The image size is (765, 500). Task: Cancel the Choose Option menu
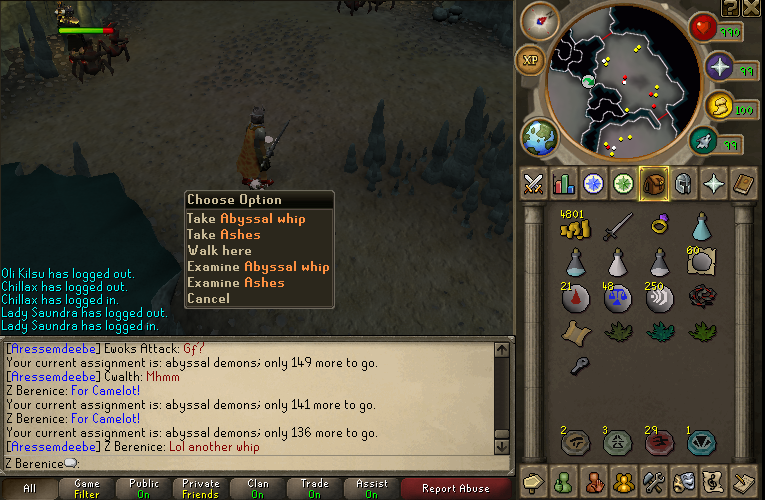tap(208, 298)
